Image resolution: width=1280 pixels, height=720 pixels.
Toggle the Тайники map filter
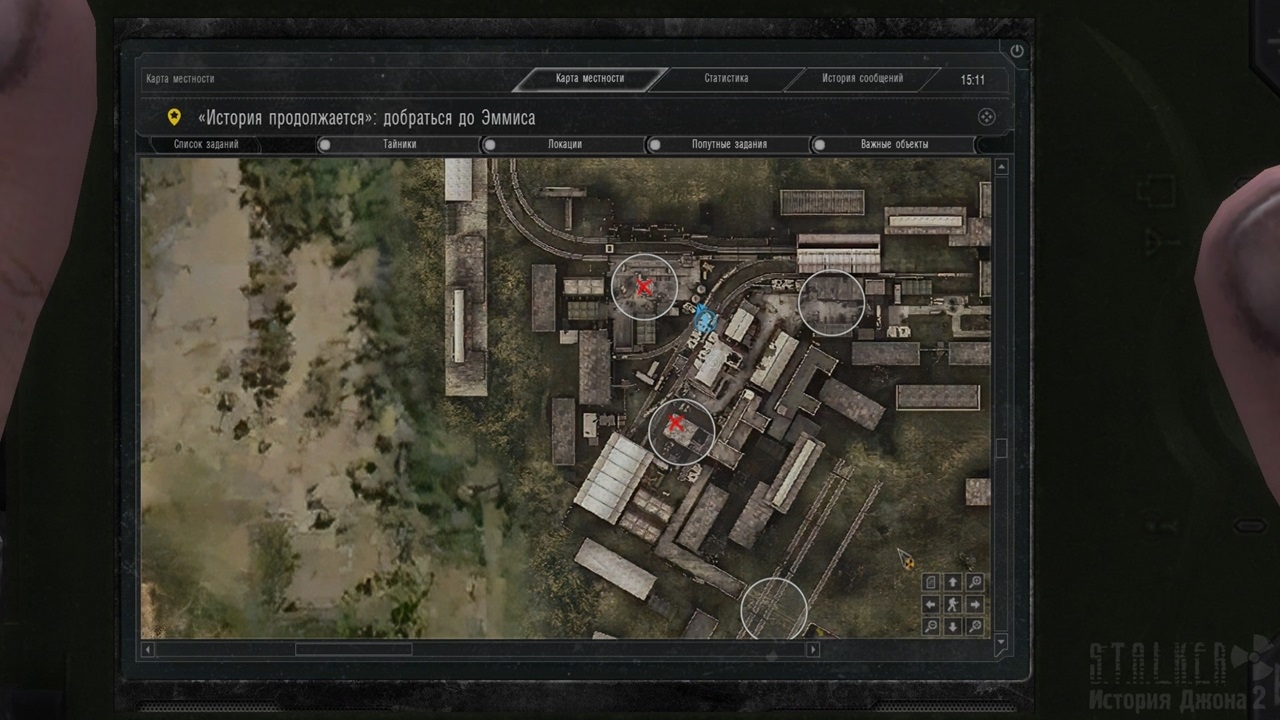click(x=325, y=145)
